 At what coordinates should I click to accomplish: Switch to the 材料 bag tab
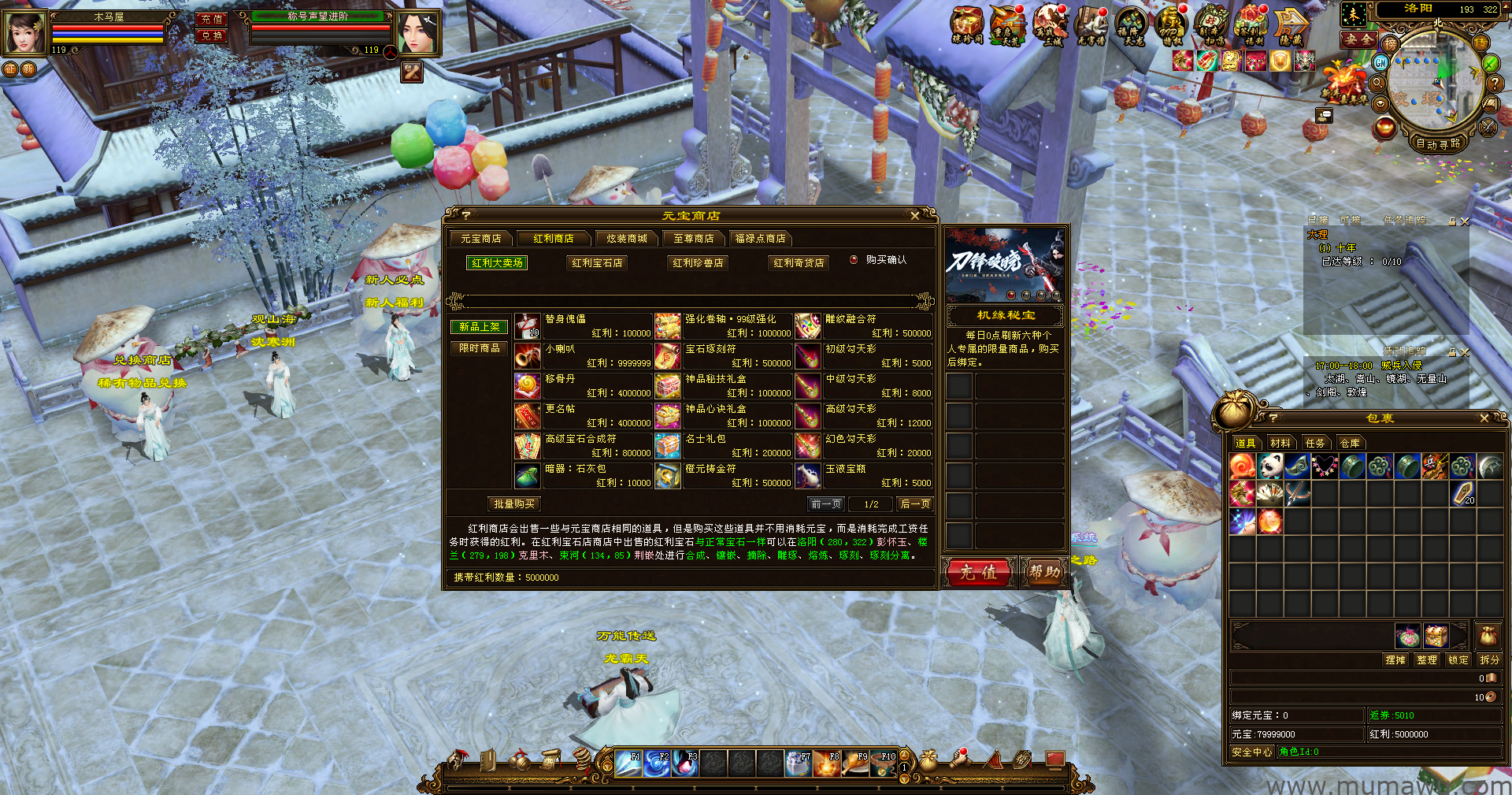coord(1280,444)
